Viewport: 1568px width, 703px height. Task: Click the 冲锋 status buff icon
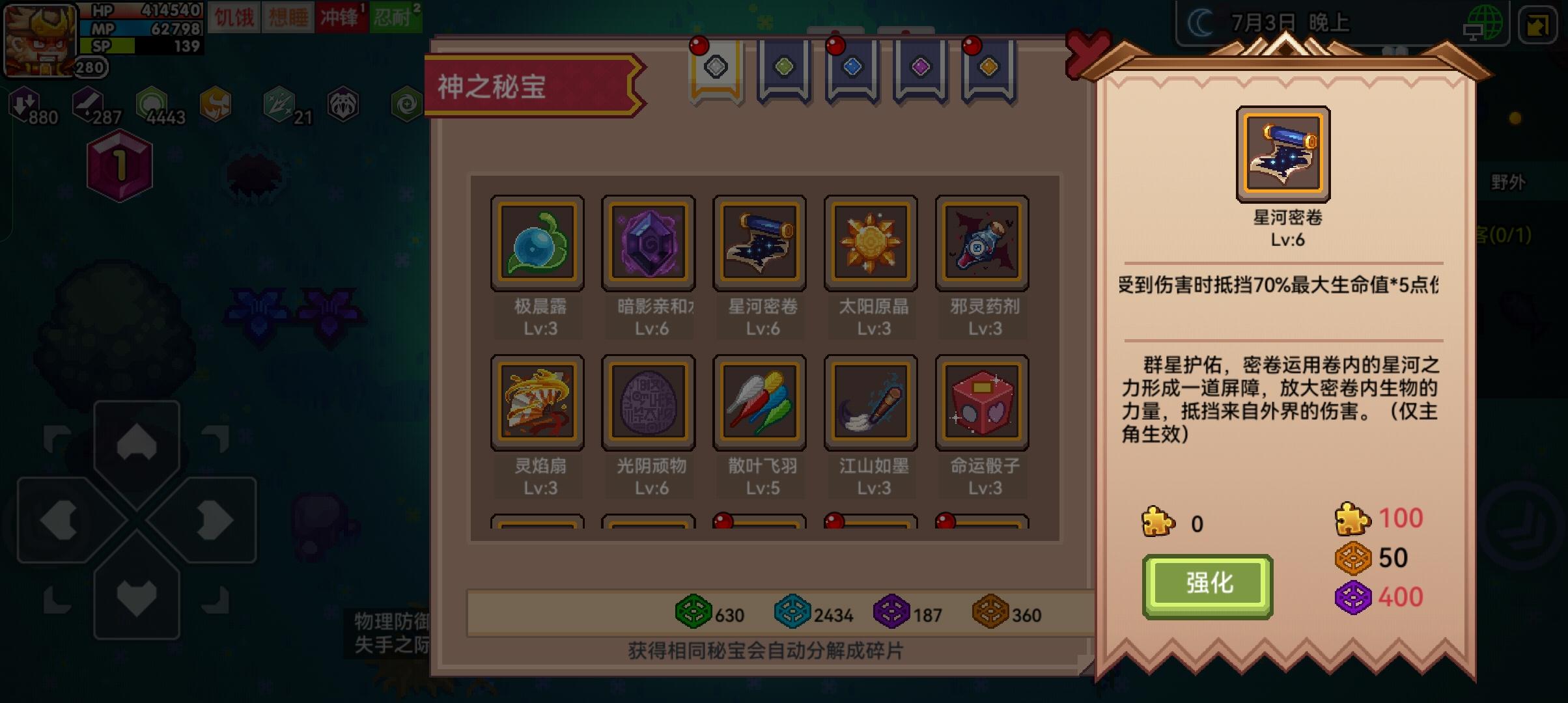pyautogui.click(x=338, y=18)
